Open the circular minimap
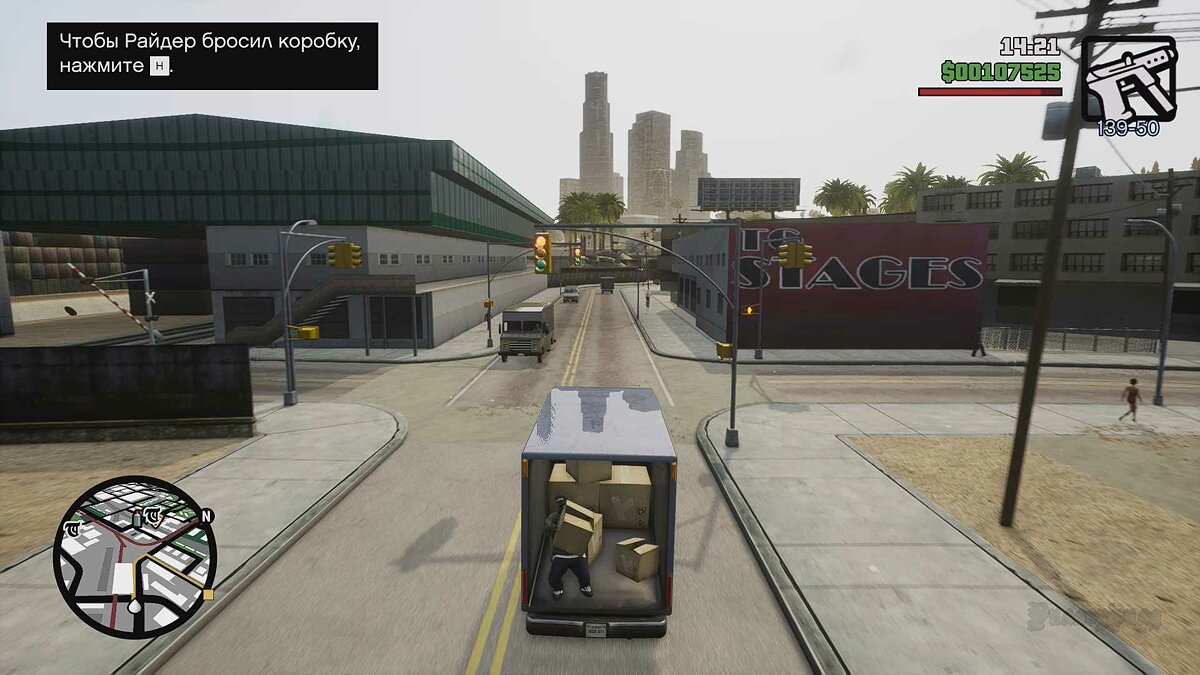 click(135, 557)
